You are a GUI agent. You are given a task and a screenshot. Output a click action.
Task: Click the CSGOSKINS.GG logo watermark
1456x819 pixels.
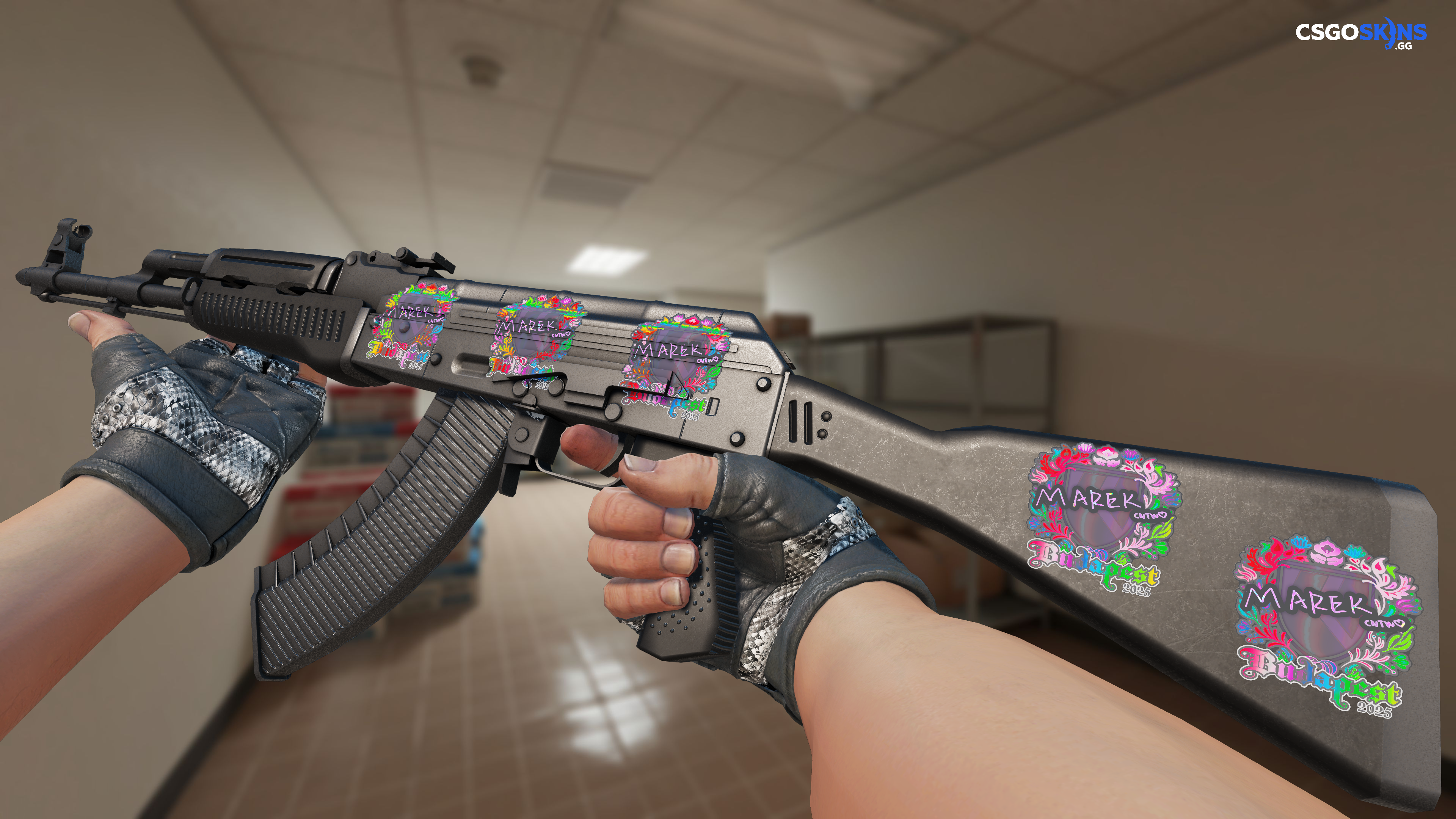pyautogui.click(x=1360, y=34)
